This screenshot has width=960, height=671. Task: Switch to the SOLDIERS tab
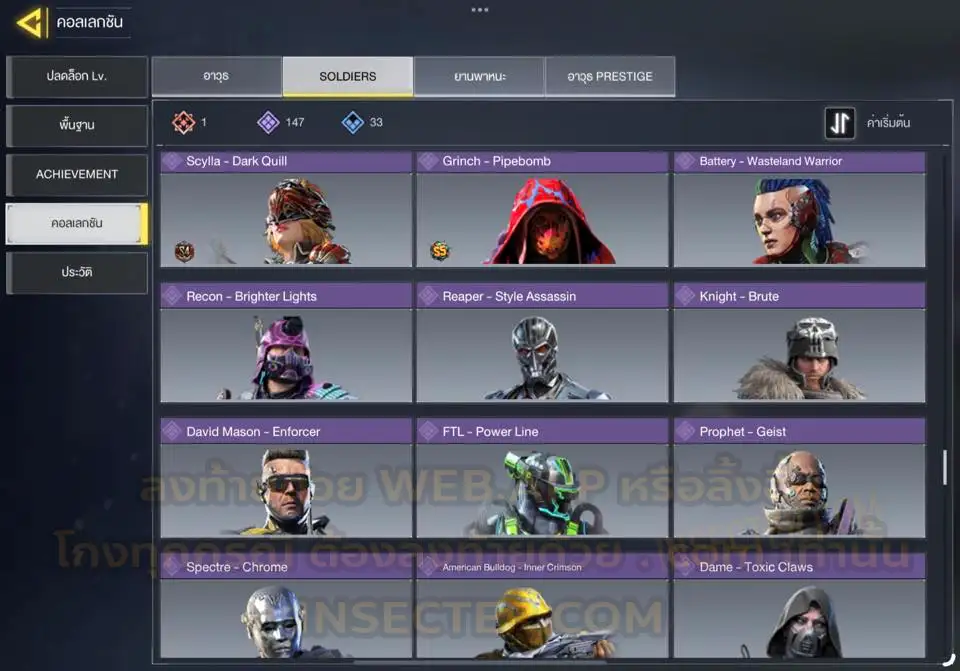tap(348, 77)
